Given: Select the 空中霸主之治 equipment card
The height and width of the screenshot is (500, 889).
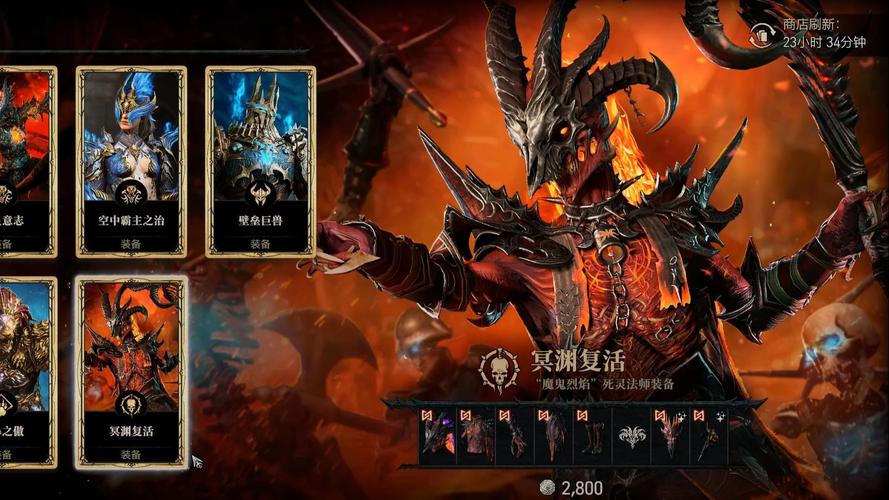Looking at the screenshot, I should (131, 160).
